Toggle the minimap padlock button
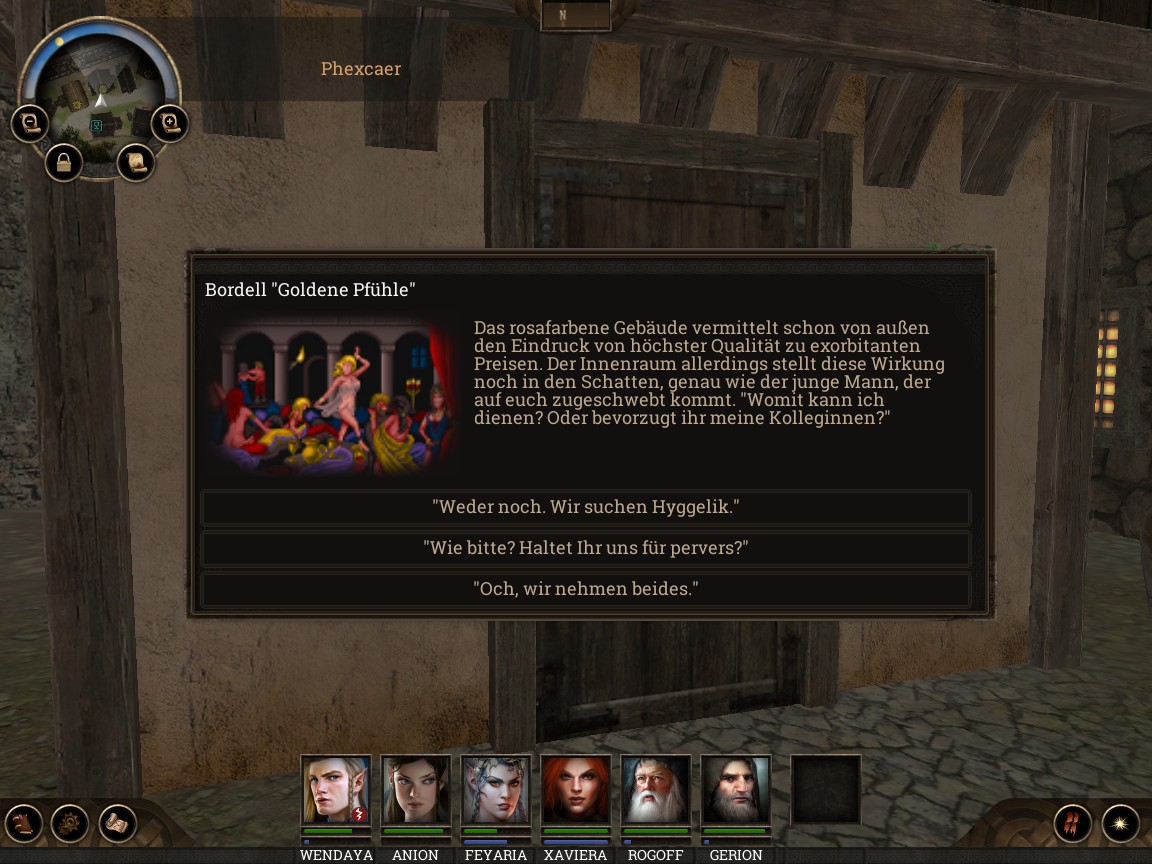The image size is (1152, 864). (x=64, y=163)
